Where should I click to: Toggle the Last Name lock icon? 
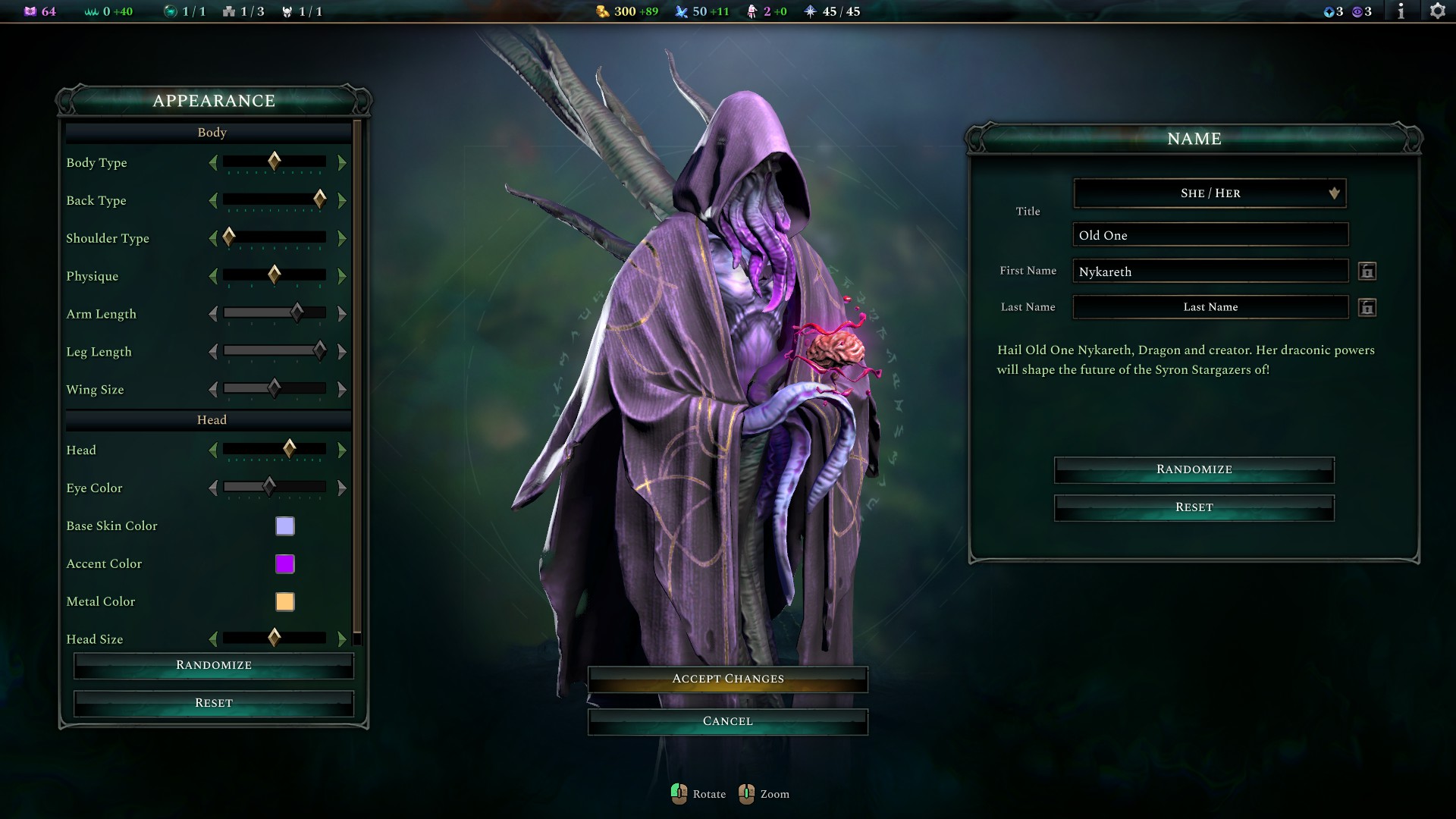(x=1368, y=307)
